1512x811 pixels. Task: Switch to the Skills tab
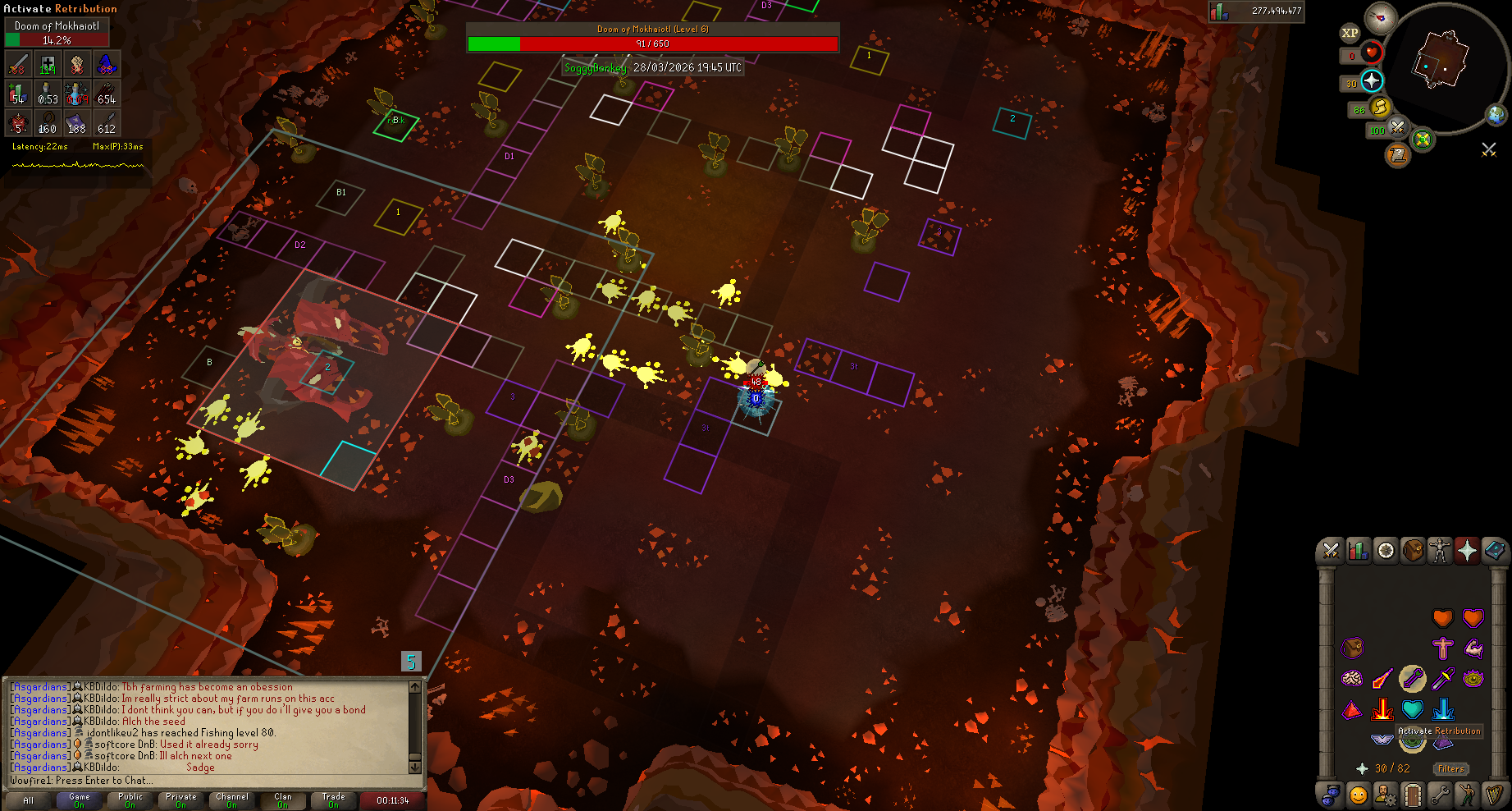[1358, 551]
